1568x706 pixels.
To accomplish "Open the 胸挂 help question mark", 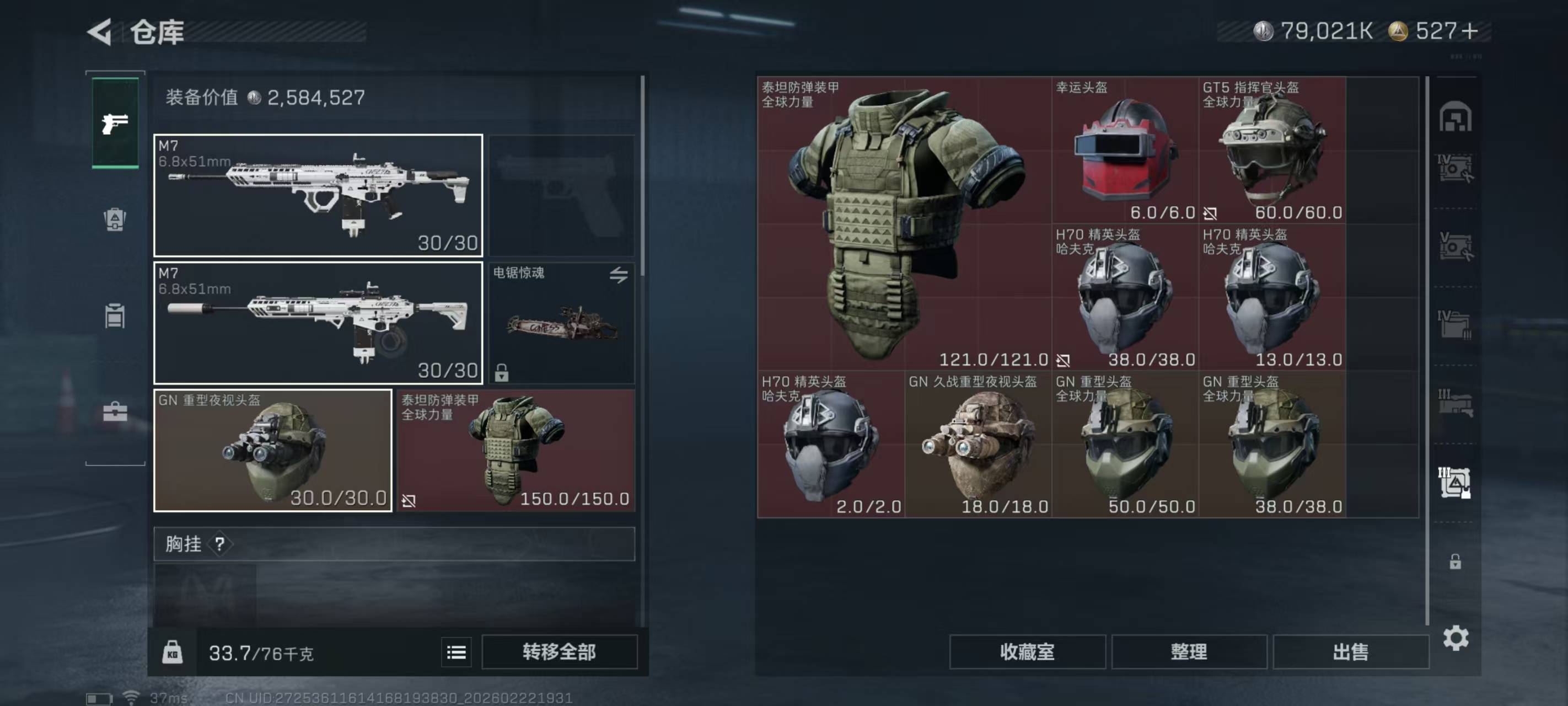I will pos(220,543).
